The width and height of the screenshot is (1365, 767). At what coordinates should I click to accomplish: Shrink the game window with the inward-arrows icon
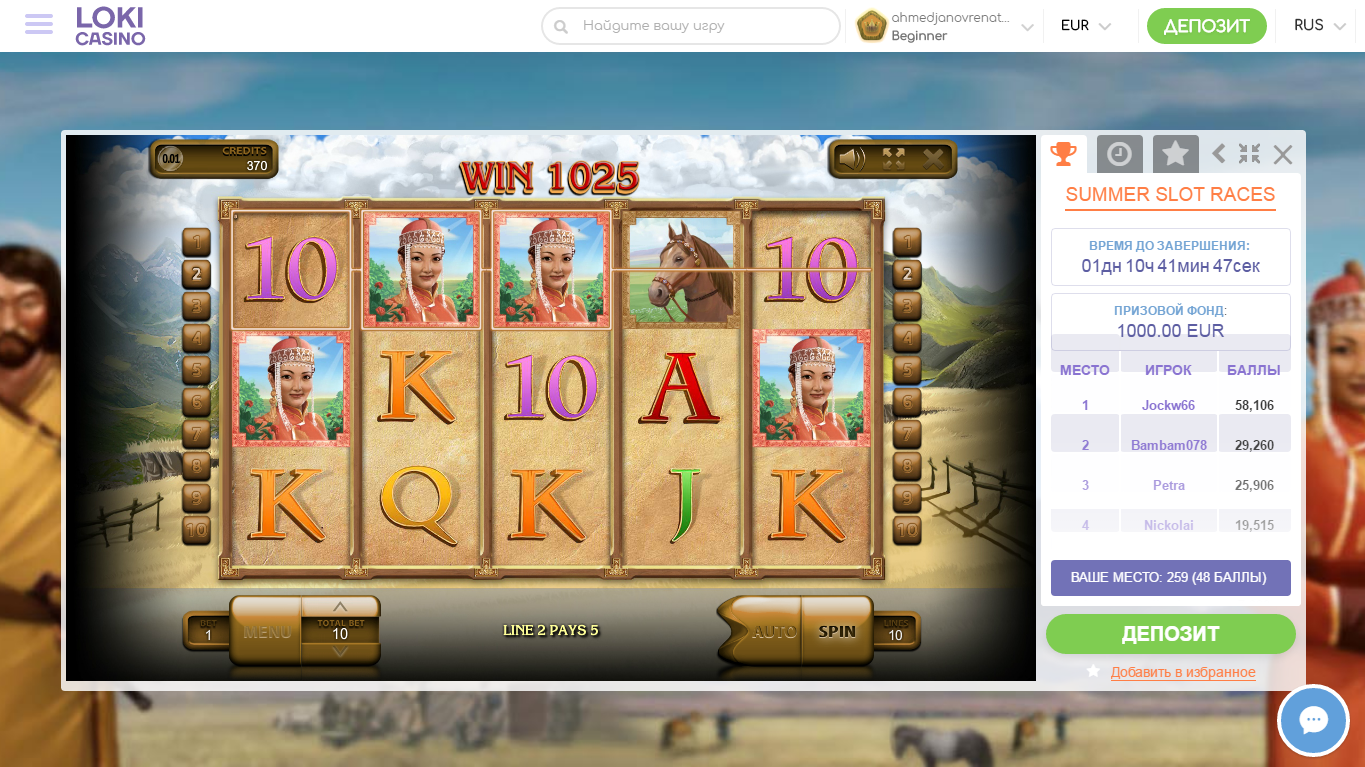pos(1249,154)
